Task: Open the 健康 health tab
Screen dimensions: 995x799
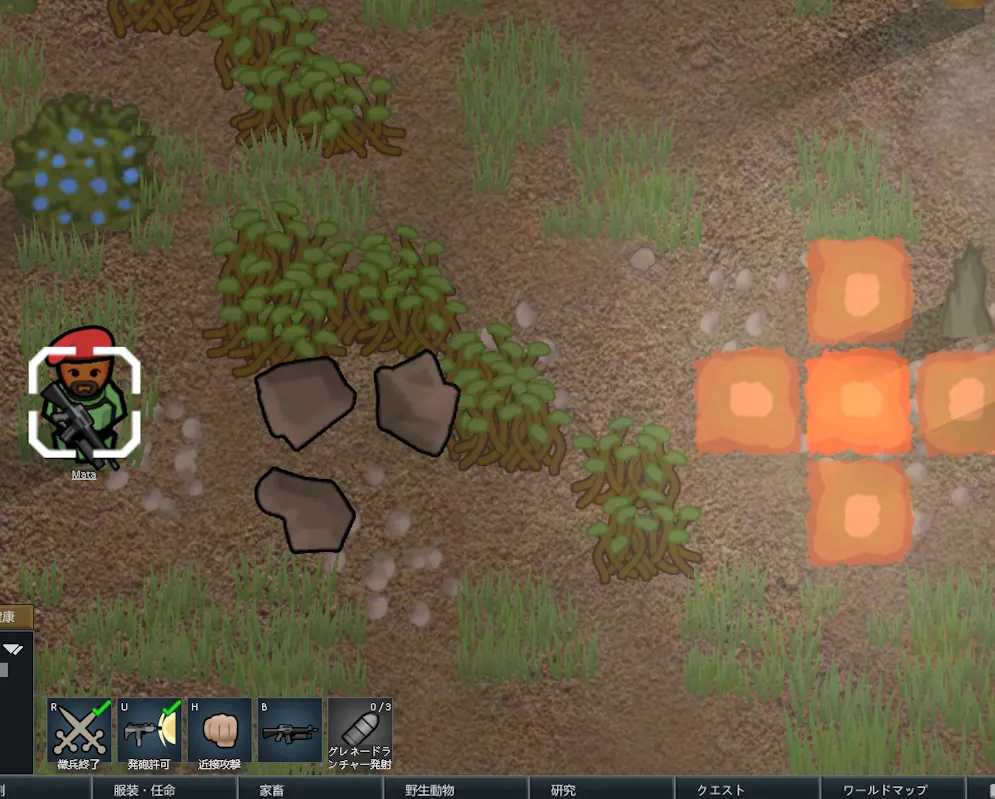Action: (14, 618)
